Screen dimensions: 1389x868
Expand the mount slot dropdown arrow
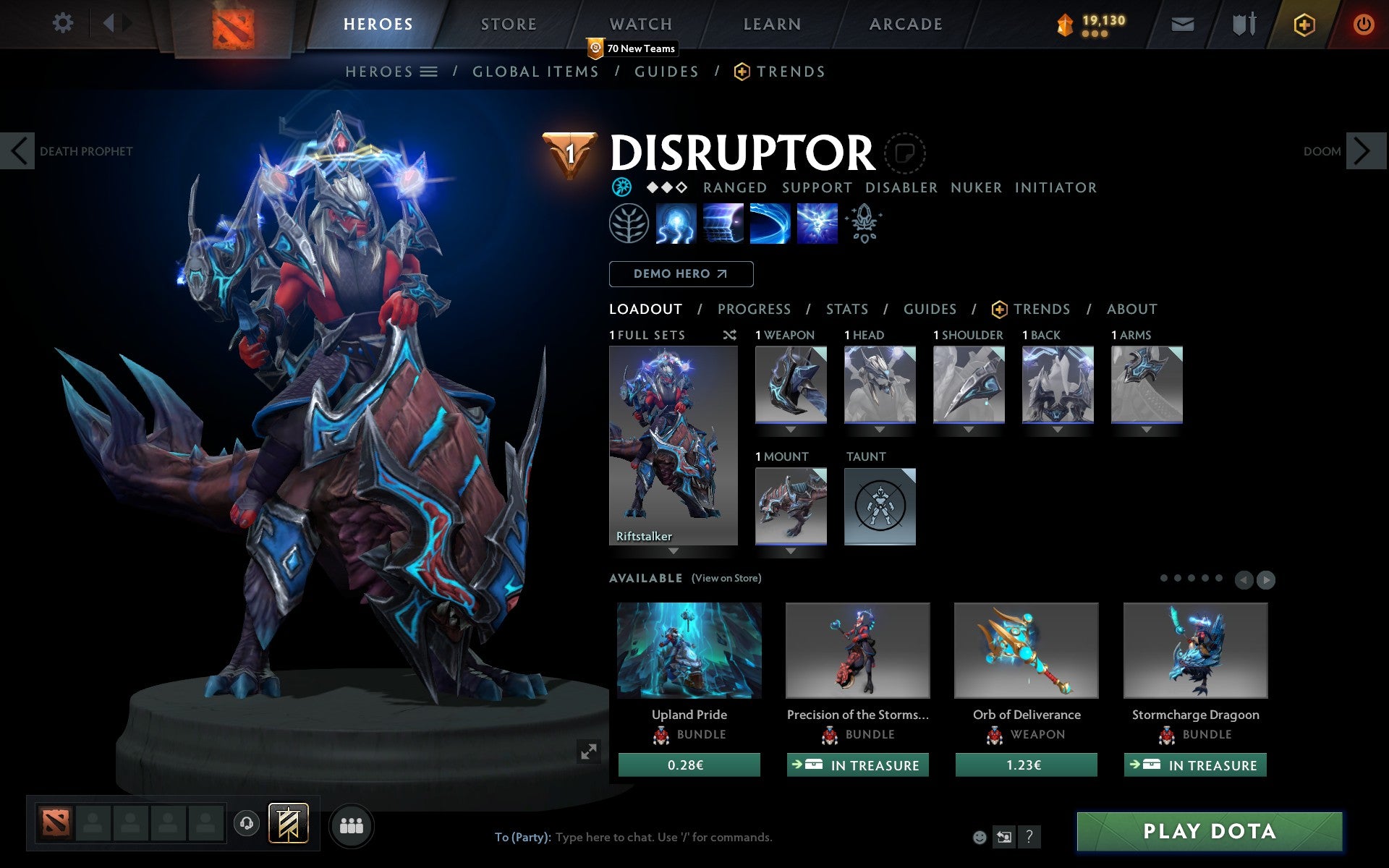point(790,550)
